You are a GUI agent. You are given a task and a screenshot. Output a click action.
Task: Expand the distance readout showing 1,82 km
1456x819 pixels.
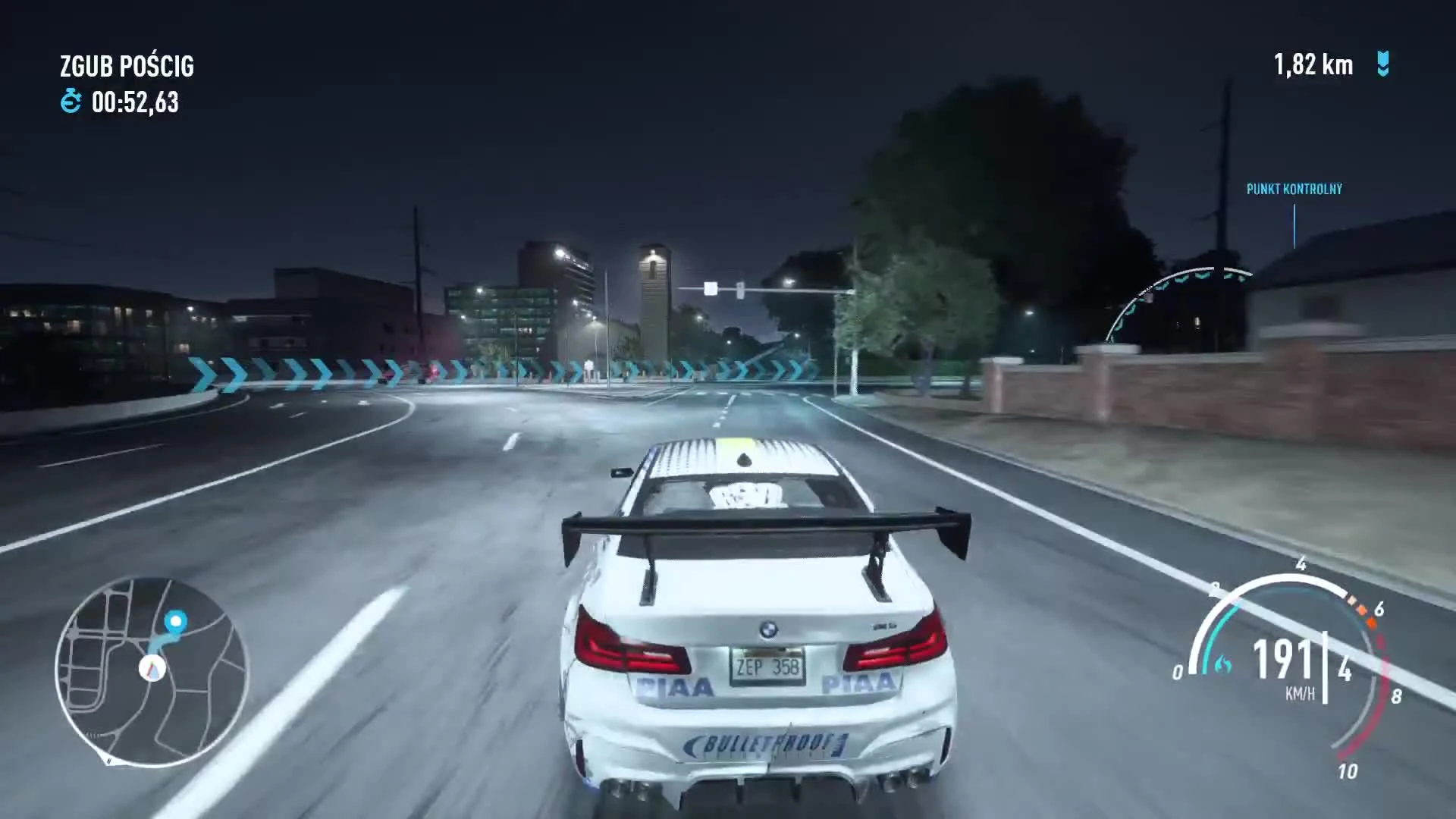tap(1313, 66)
